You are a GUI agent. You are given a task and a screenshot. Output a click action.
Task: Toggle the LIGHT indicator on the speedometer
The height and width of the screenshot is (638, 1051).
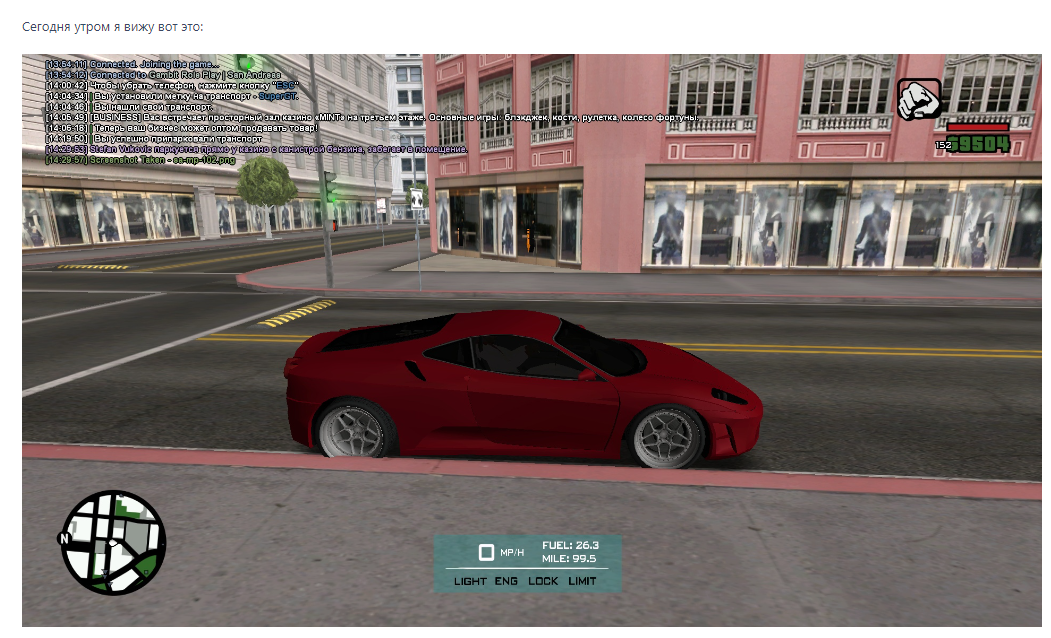pyautogui.click(x=470, y=581)
